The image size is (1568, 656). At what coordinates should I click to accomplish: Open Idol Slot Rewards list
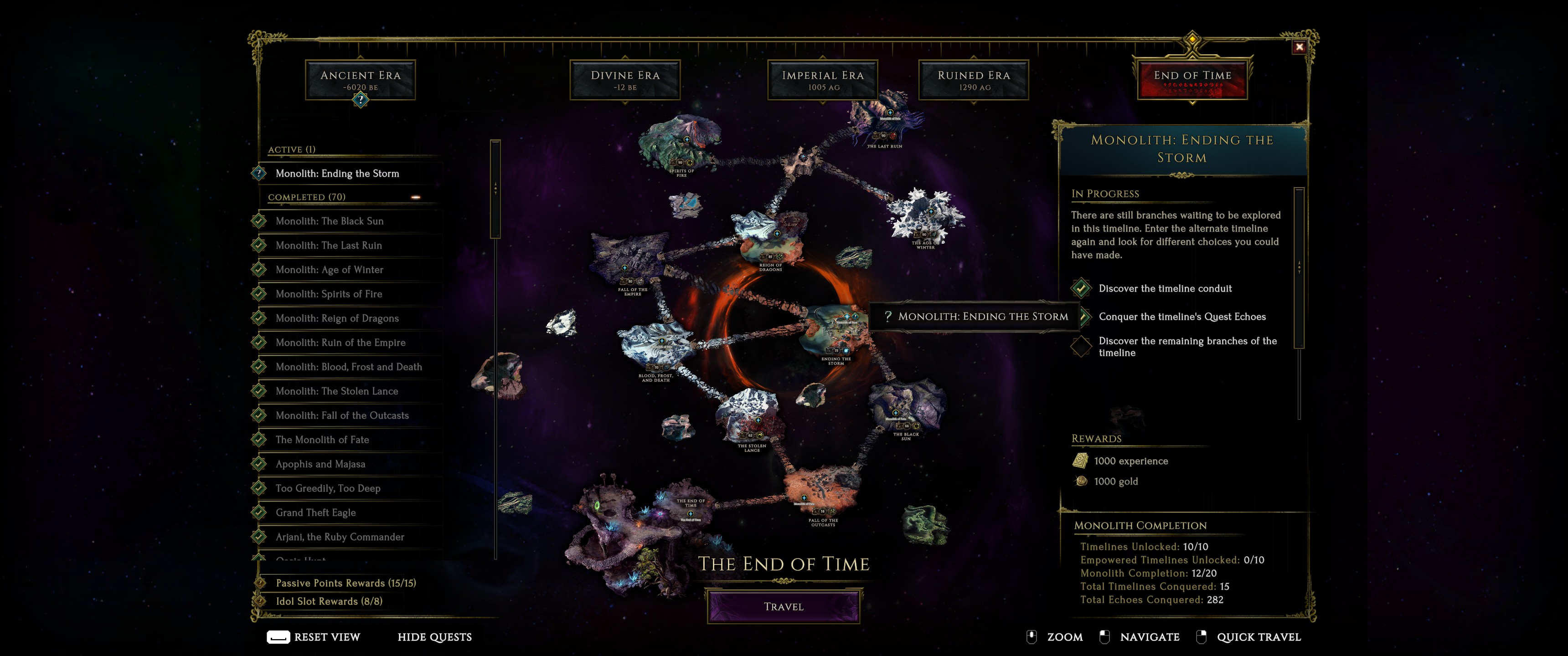coord(329,601)
